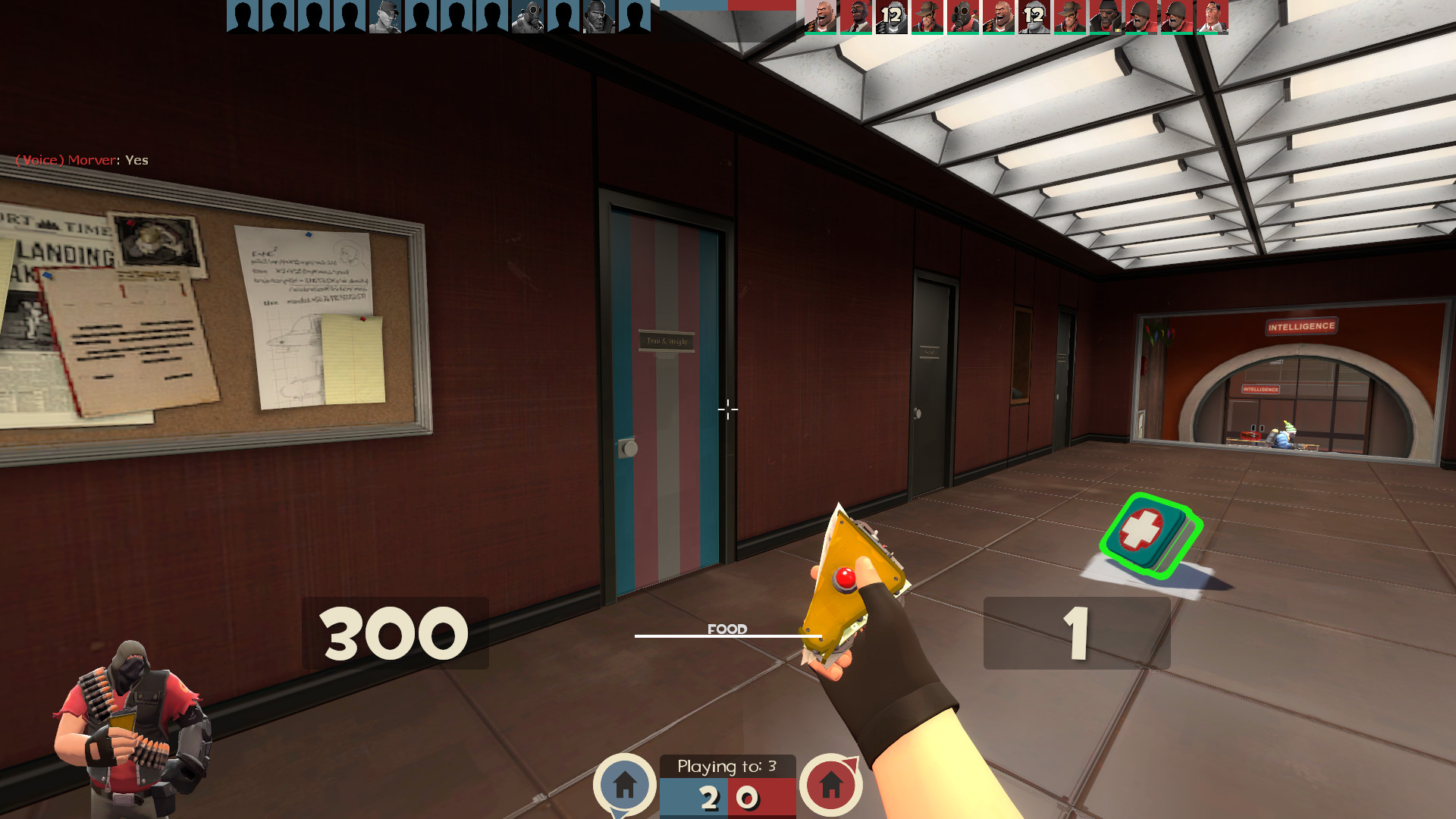Expand the FOOD meter display
Image resolution: width=1456 pixels, height=819 pixels.
(x=727, y=628)
